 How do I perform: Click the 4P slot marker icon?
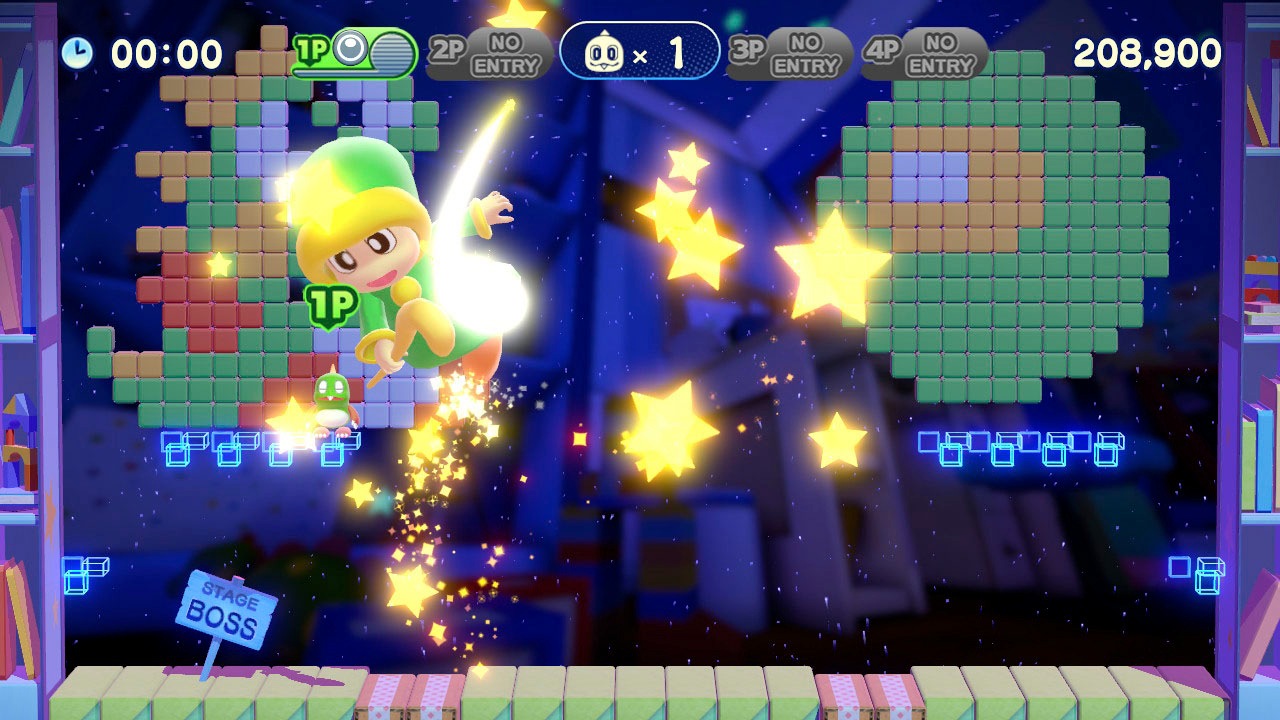point(884,48)
